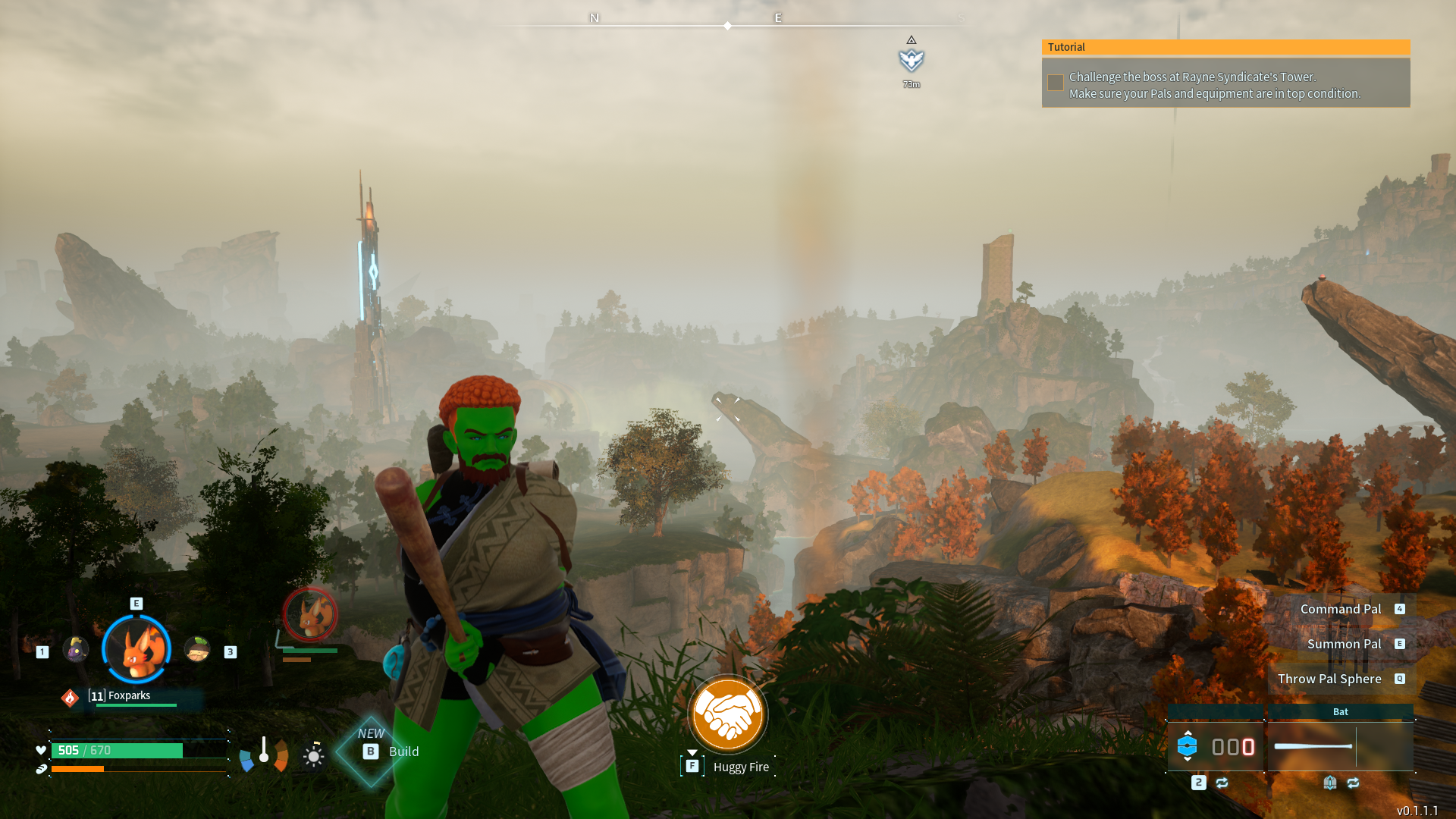Tick the tower boss challenge checkbox
The width and height of the screenshot is (1456, 819).
point(1055,83)
